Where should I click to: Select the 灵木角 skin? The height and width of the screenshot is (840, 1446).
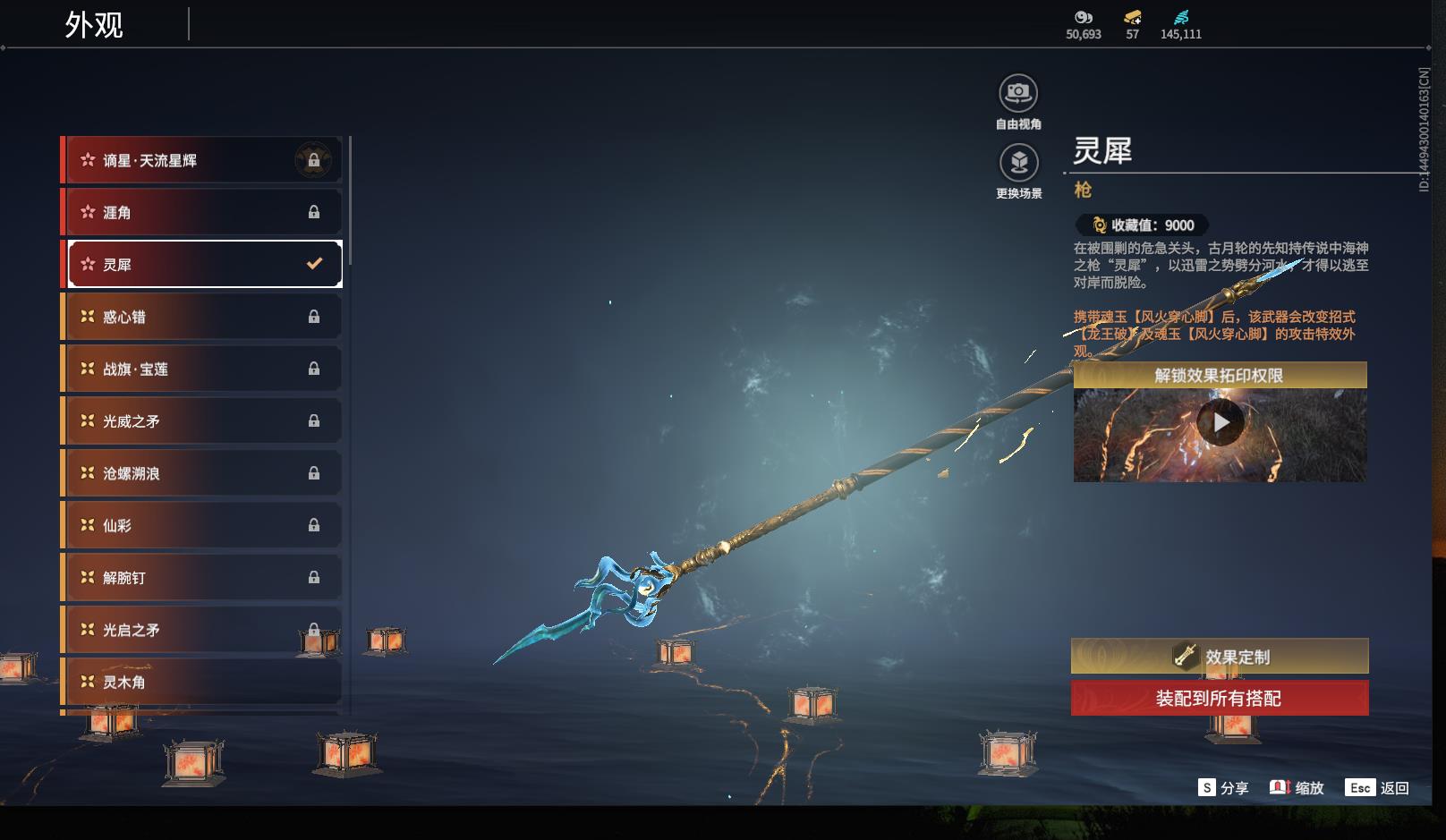(202, 682)
